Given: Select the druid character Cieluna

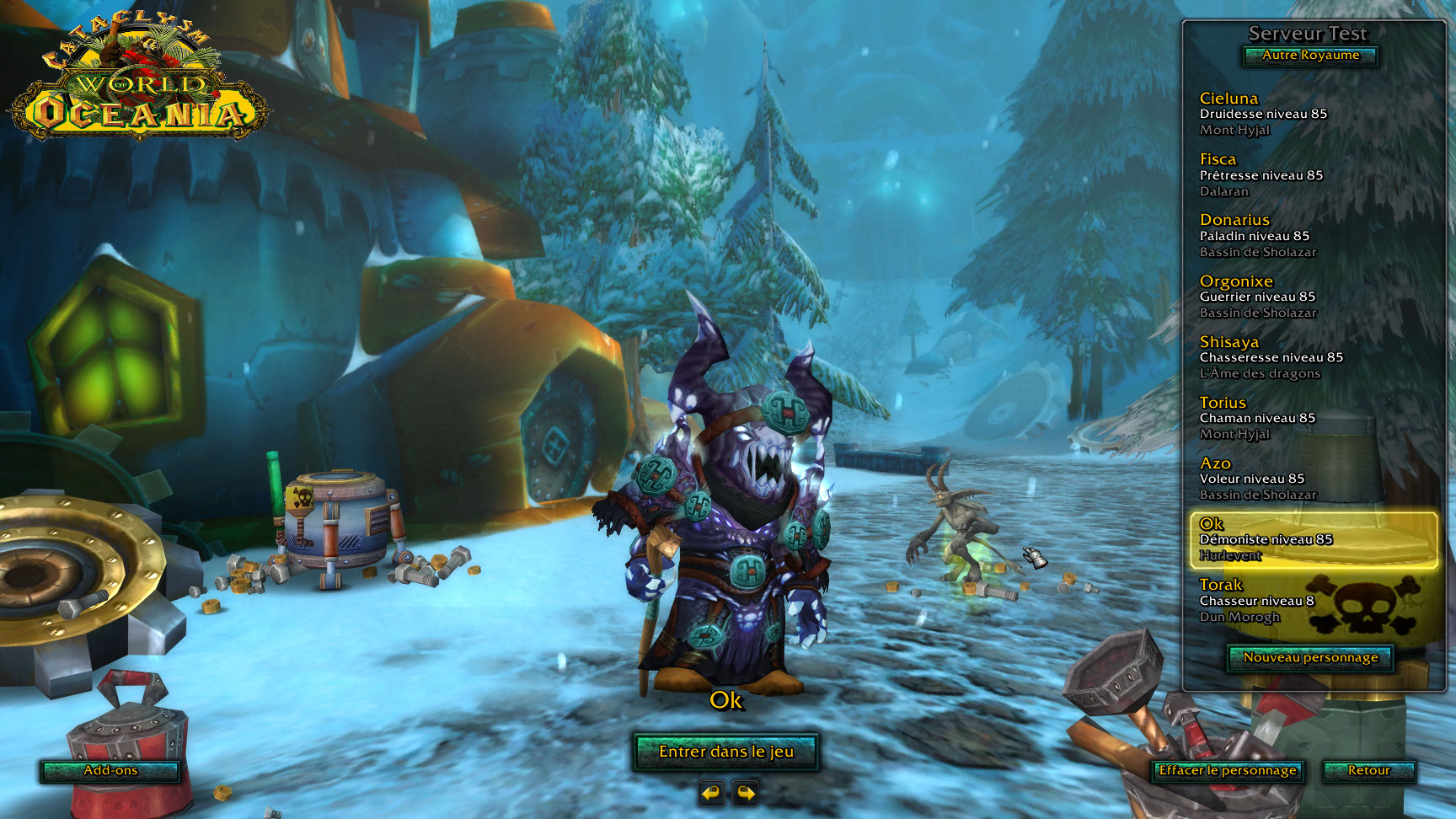Looking at the screenshot, I should (x=1263, y=114).
